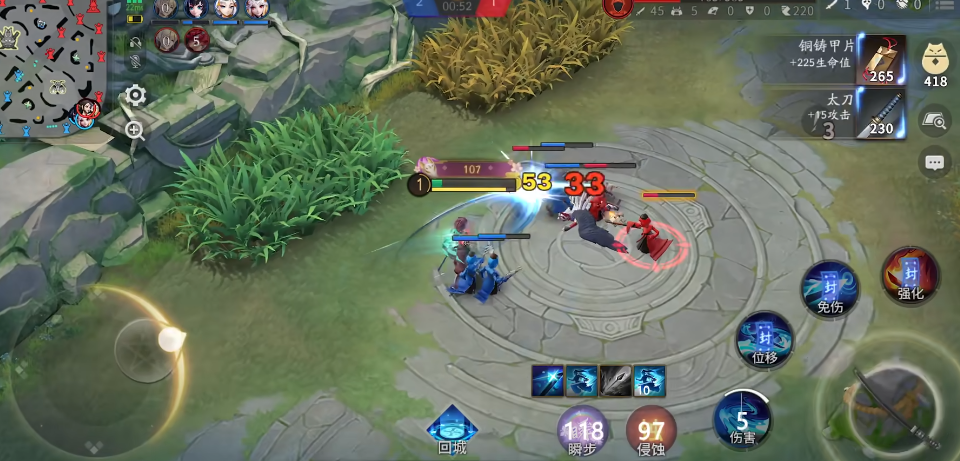Buy the 太刀 item for 230 gold
Screen dimensions: 960x461
[880, 114]
